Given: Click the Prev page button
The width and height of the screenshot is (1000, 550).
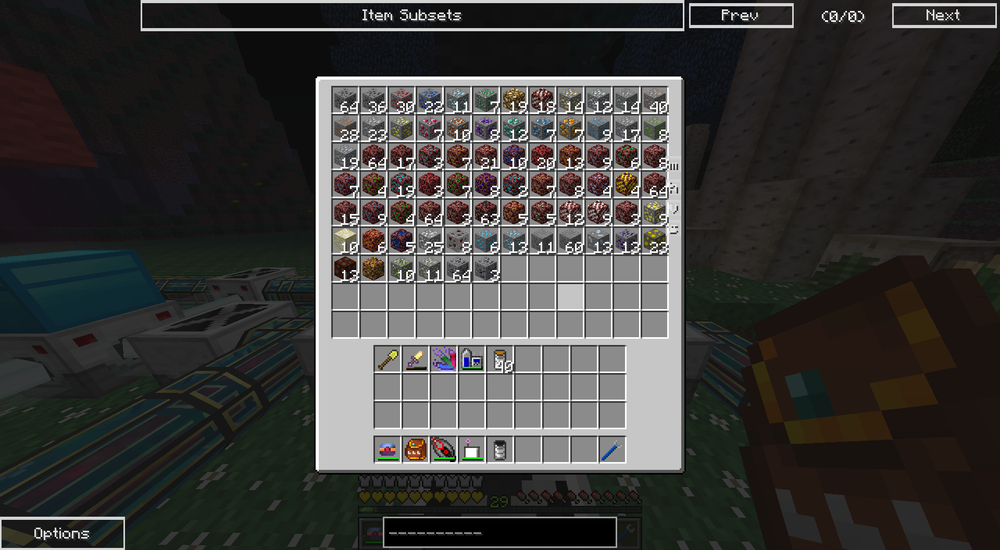Looking at the screenshot, I should point(740,16).
